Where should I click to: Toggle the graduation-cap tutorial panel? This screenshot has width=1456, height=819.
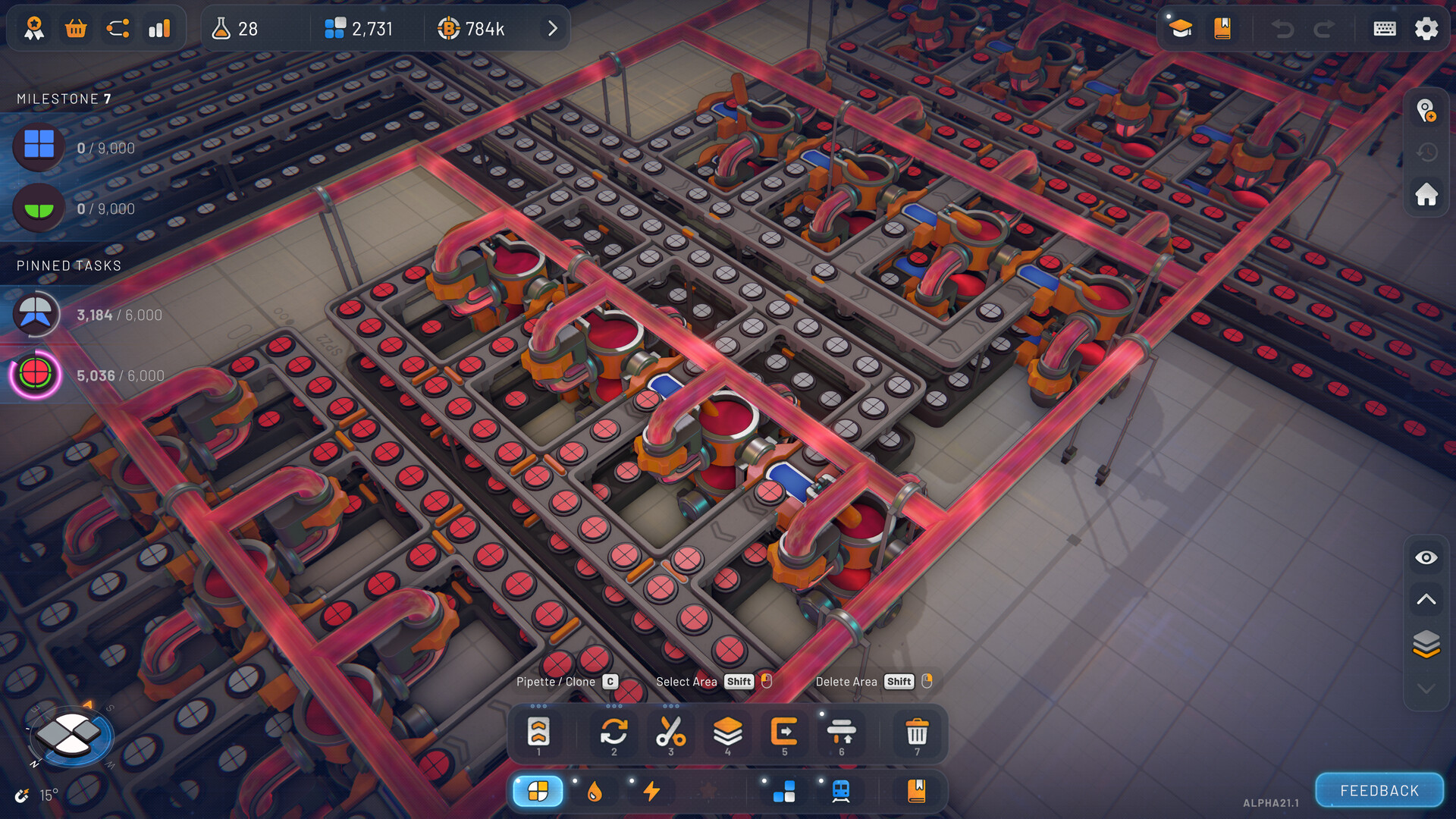click(1180, 28)
